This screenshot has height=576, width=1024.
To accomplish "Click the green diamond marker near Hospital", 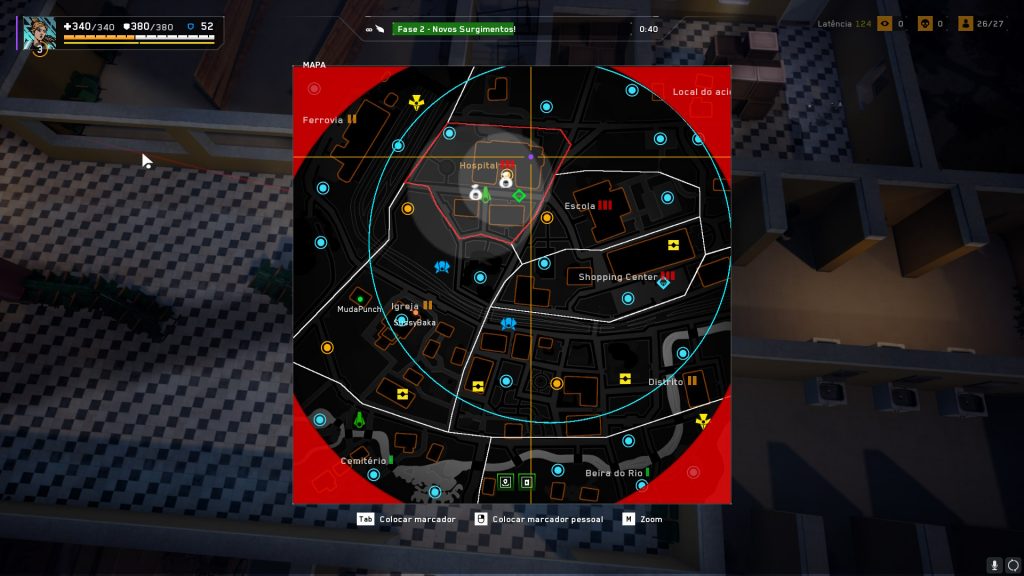I will pyautogui.click(x=519, y=195).
